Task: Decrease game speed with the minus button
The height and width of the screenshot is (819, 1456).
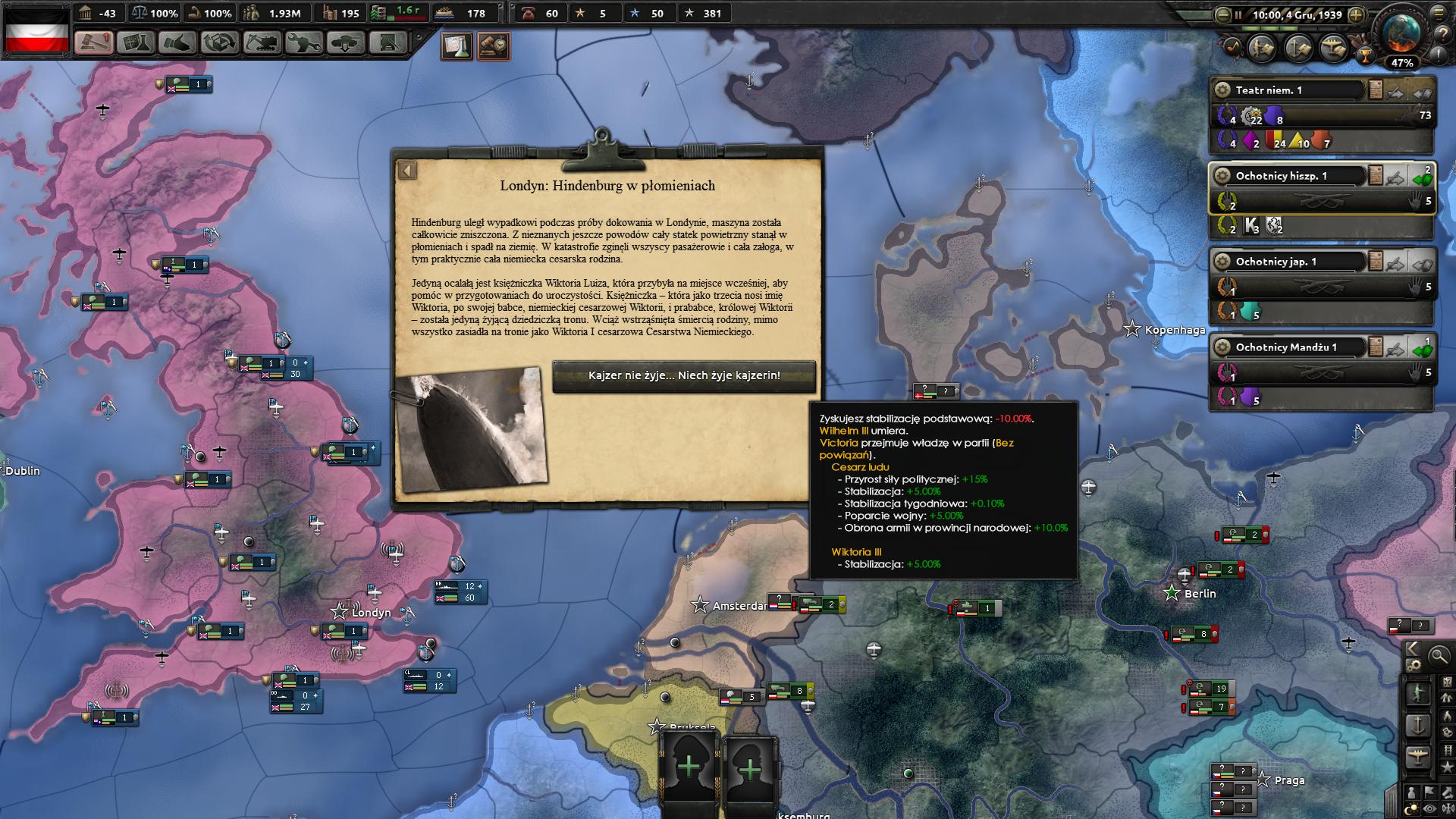Action: pos(1222,14)
